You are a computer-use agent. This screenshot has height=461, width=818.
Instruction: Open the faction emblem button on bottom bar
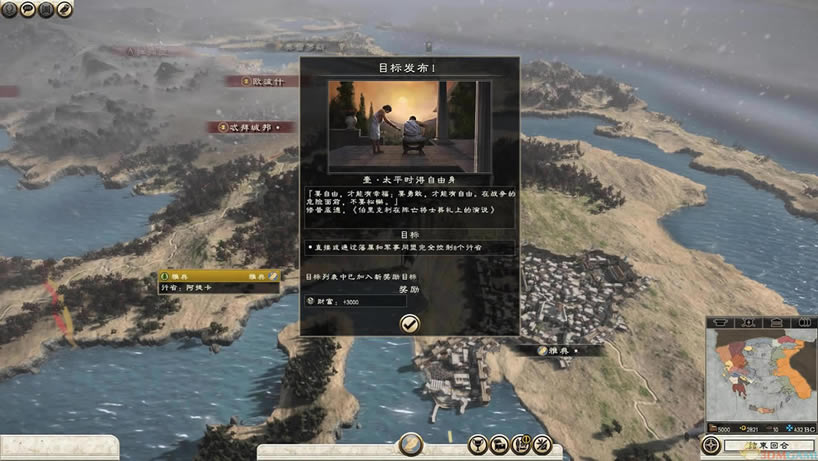410,444
